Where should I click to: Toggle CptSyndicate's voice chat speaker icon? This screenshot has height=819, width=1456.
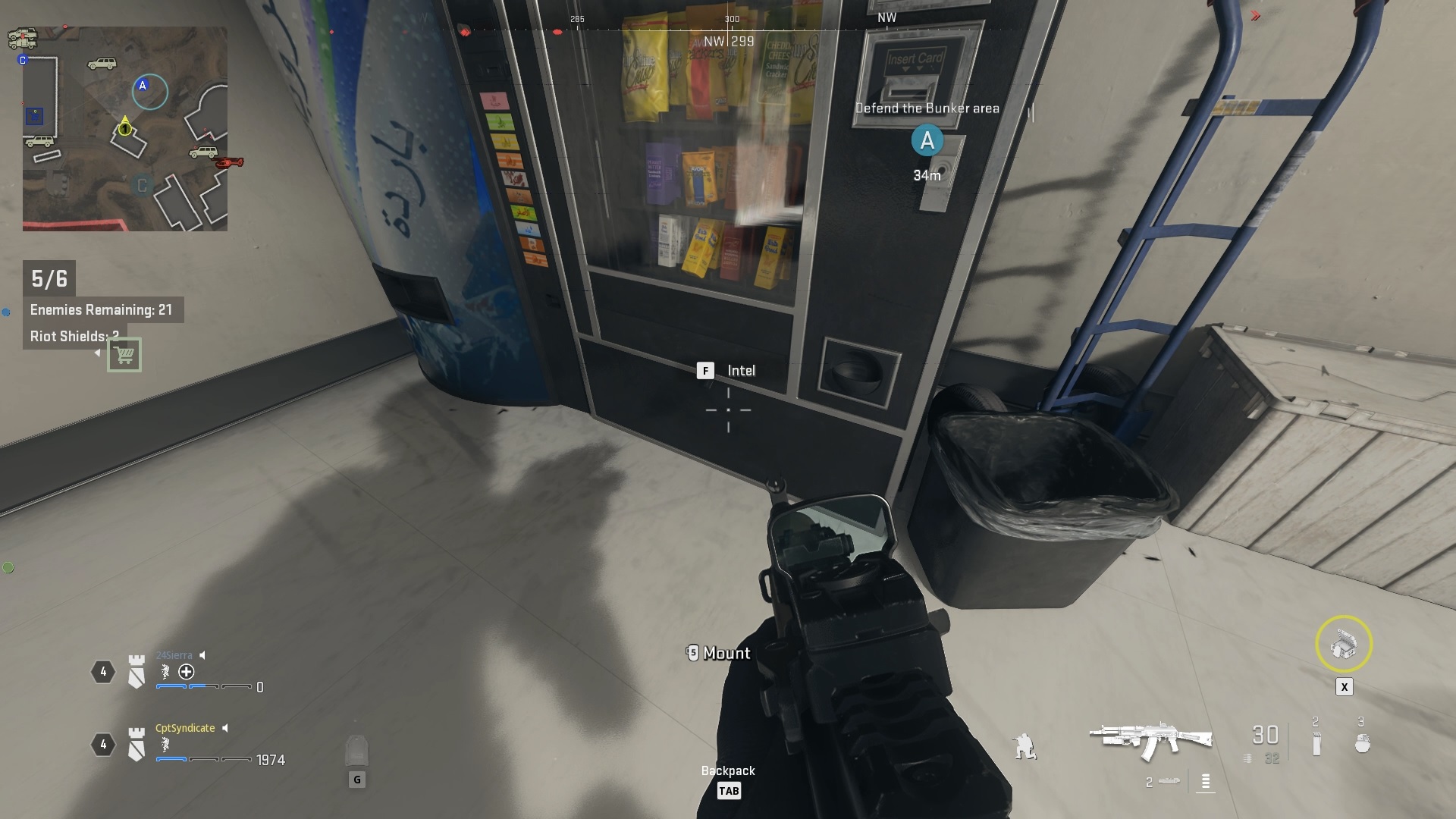224,728
